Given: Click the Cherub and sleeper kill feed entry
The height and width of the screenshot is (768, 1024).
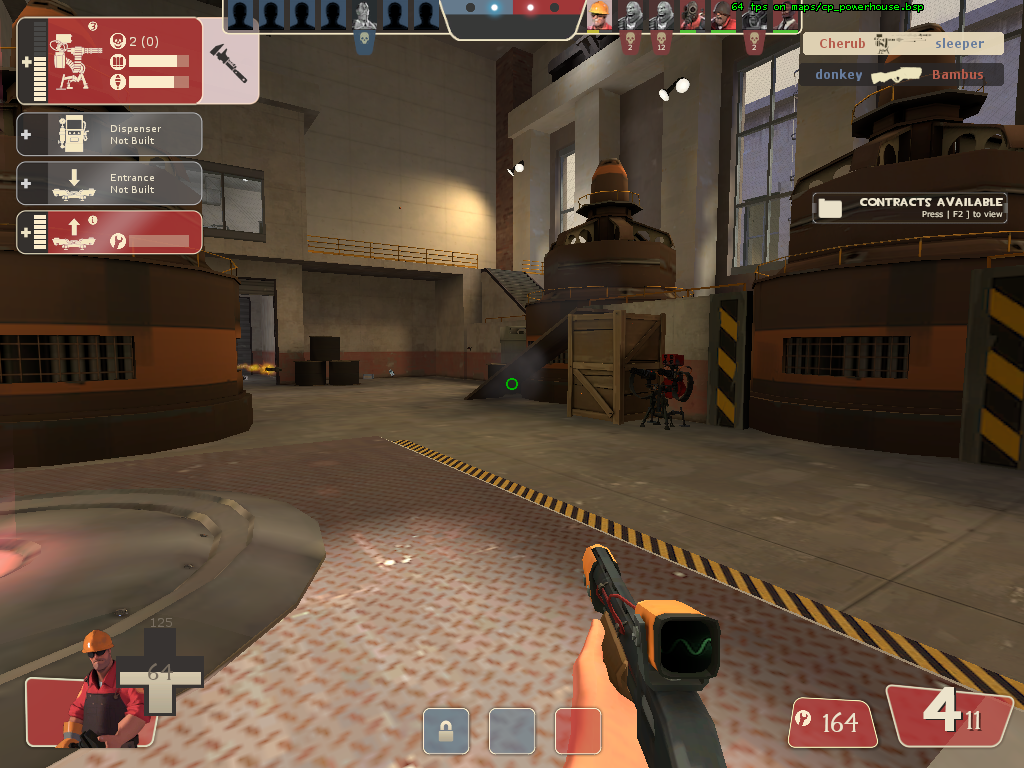Looking at the screenshot, I should coord(902,44).
